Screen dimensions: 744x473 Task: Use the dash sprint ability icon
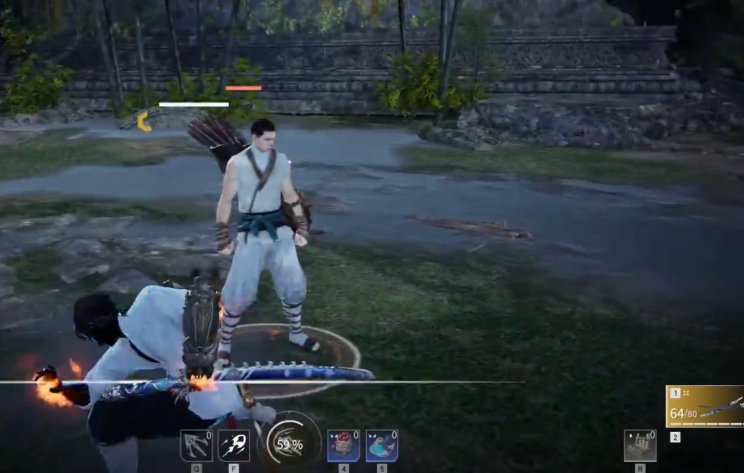point(234,445)
